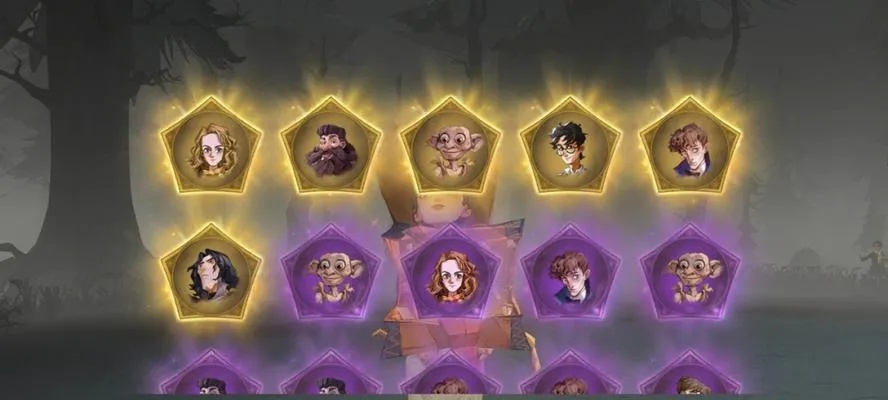Screen dimensions: 888x400
Task: Choose the gold Hagrid card
Action: pyautogui.click(x=331, y=148)
